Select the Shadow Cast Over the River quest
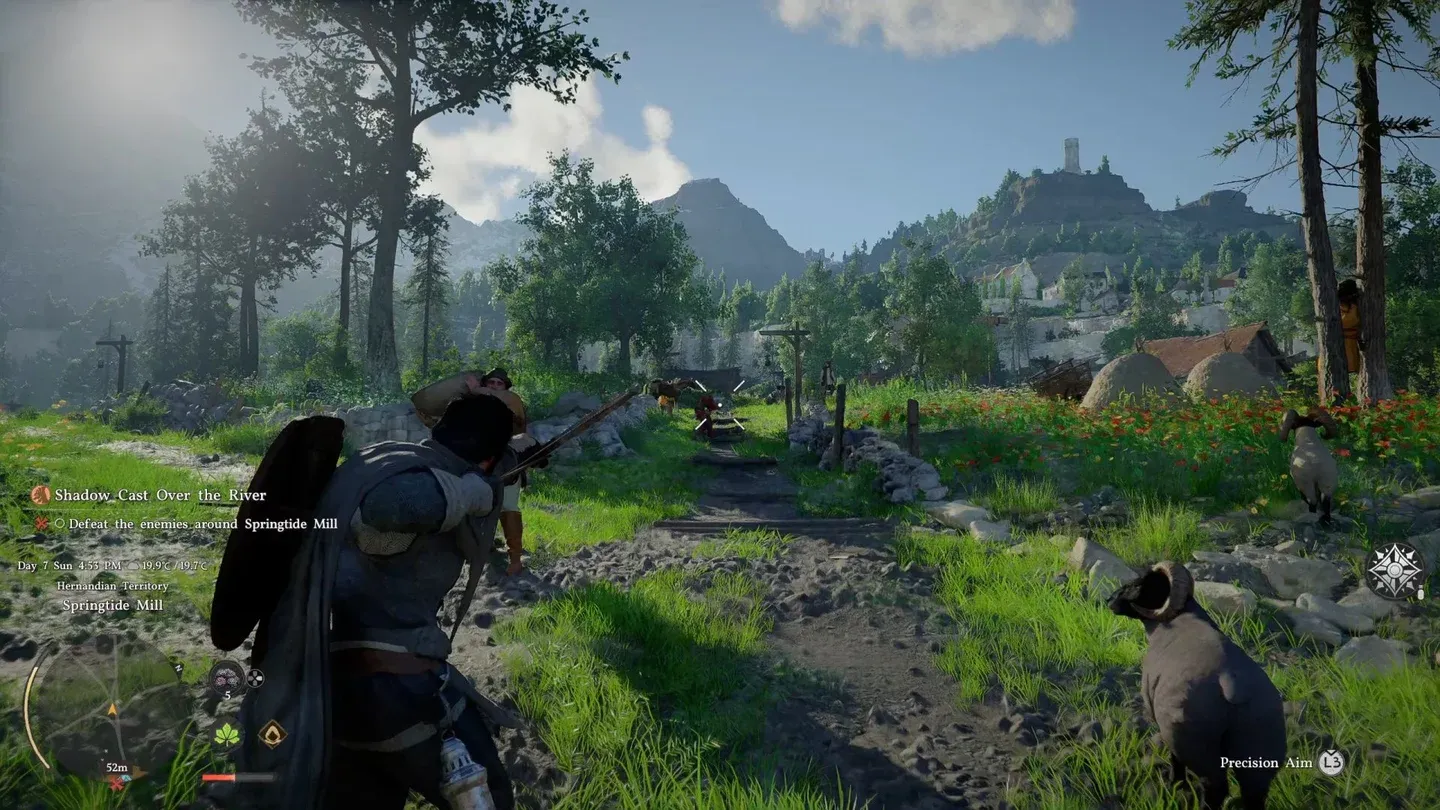Viewport: 1440px width, 810px height. pyautogui.click(x=160, y=495)
